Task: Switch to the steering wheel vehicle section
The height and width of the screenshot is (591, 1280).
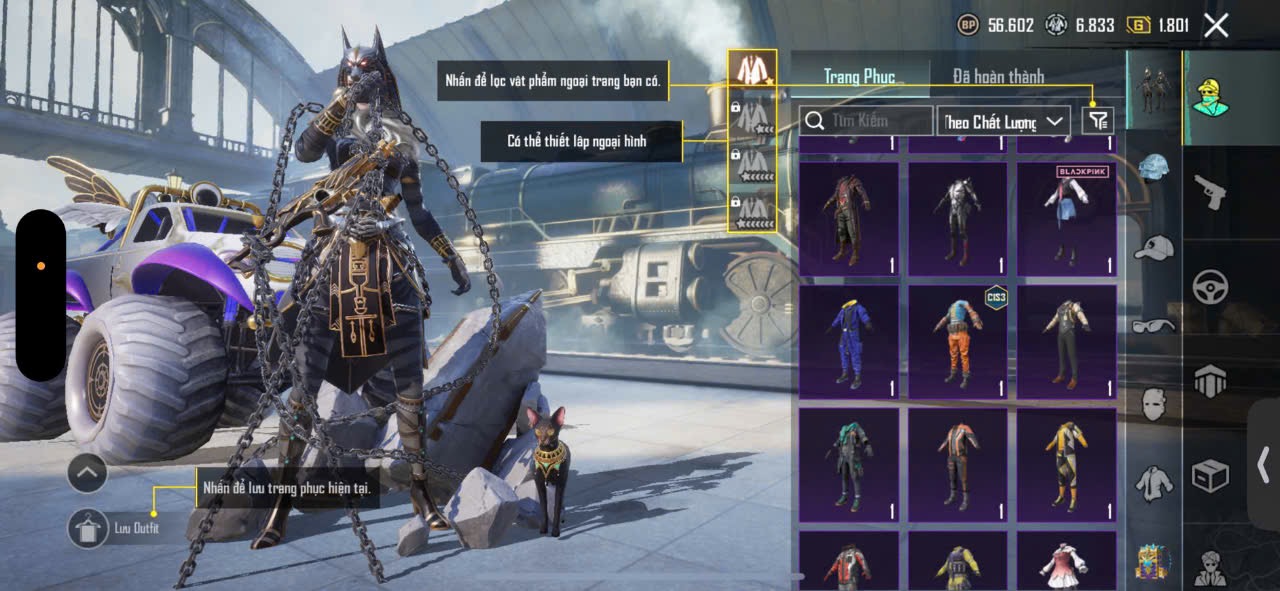Action: tap(1210, 287)
